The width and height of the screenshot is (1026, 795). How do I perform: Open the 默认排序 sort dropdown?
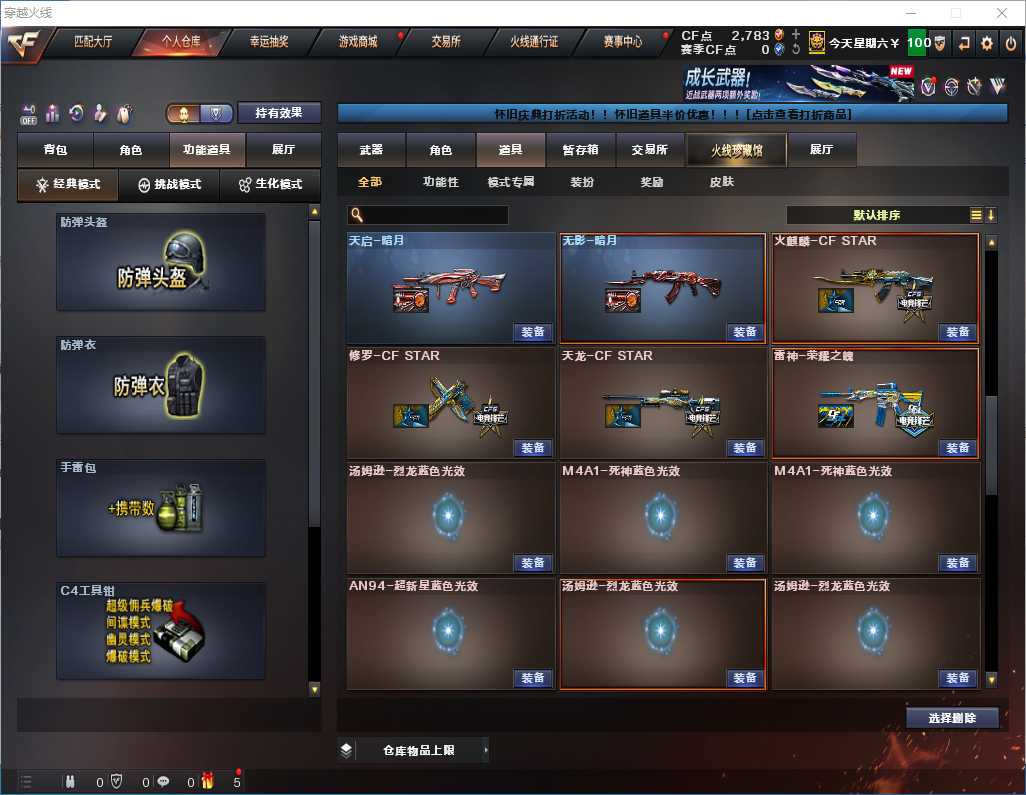877,215
